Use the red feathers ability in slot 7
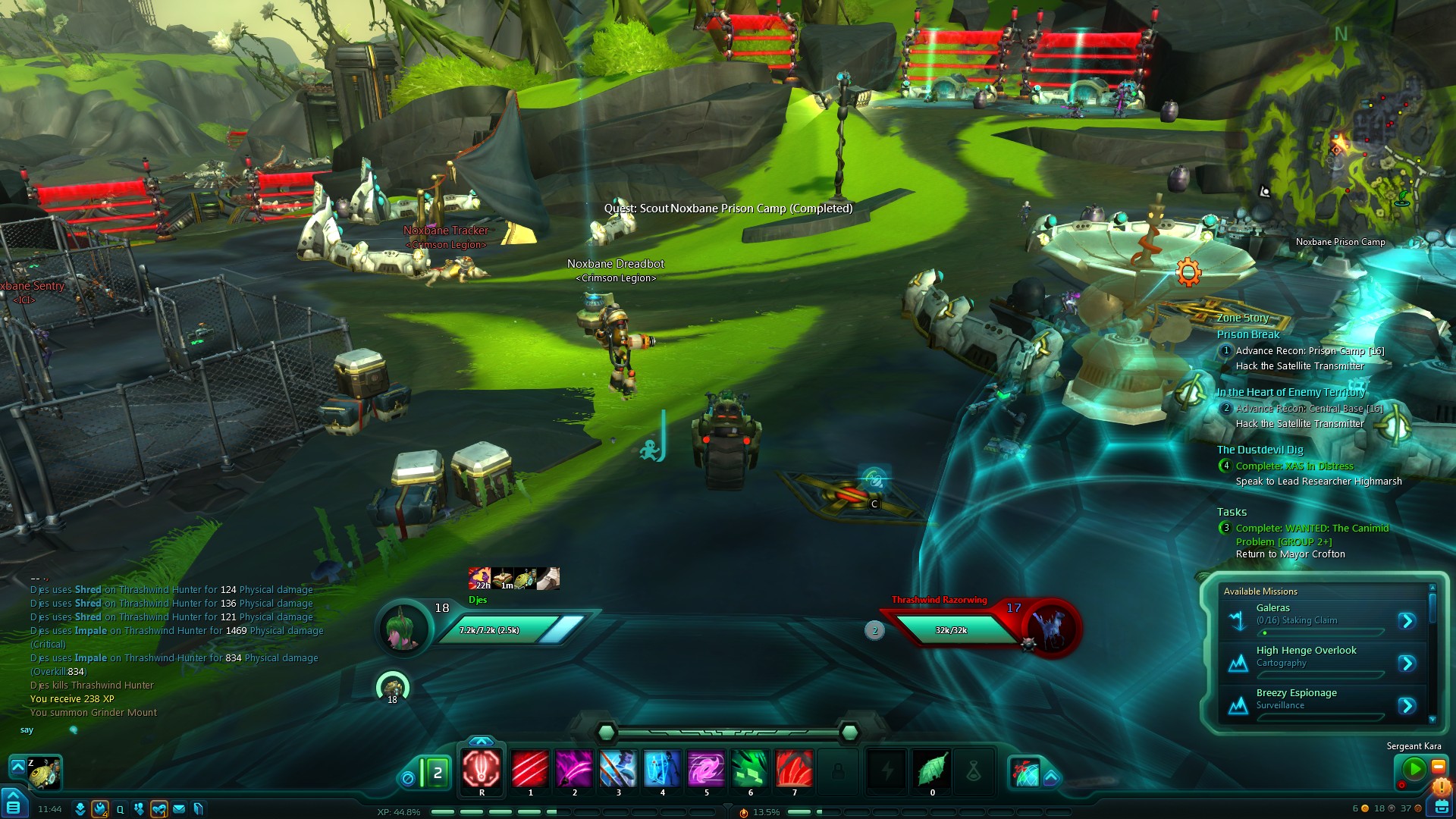 tap(794, 769)
